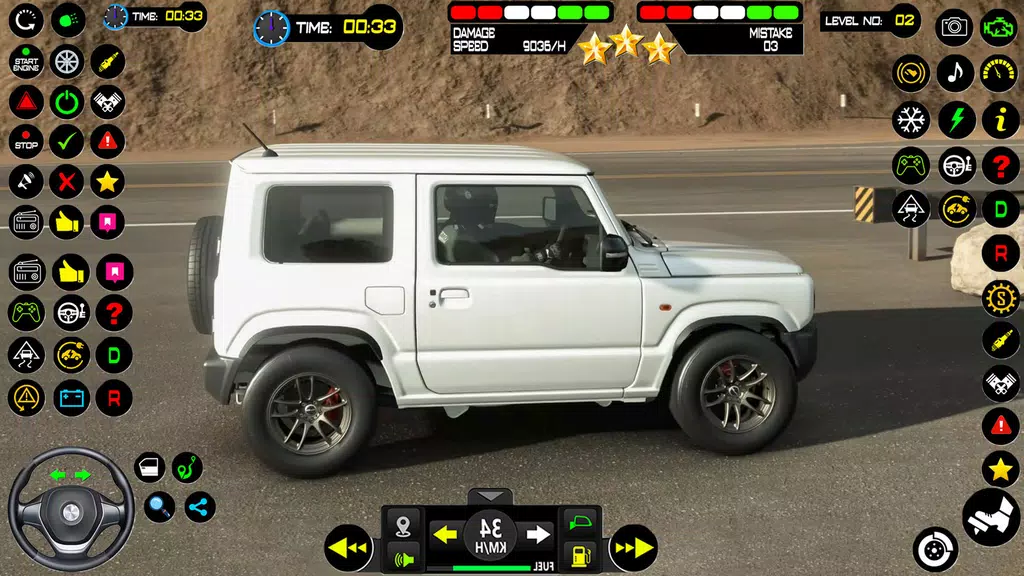Screen dimensions: 1024x576
Task: Activate the snowflake air-conditioning icon
Action: pyautogui.click(x=911, y=120)
